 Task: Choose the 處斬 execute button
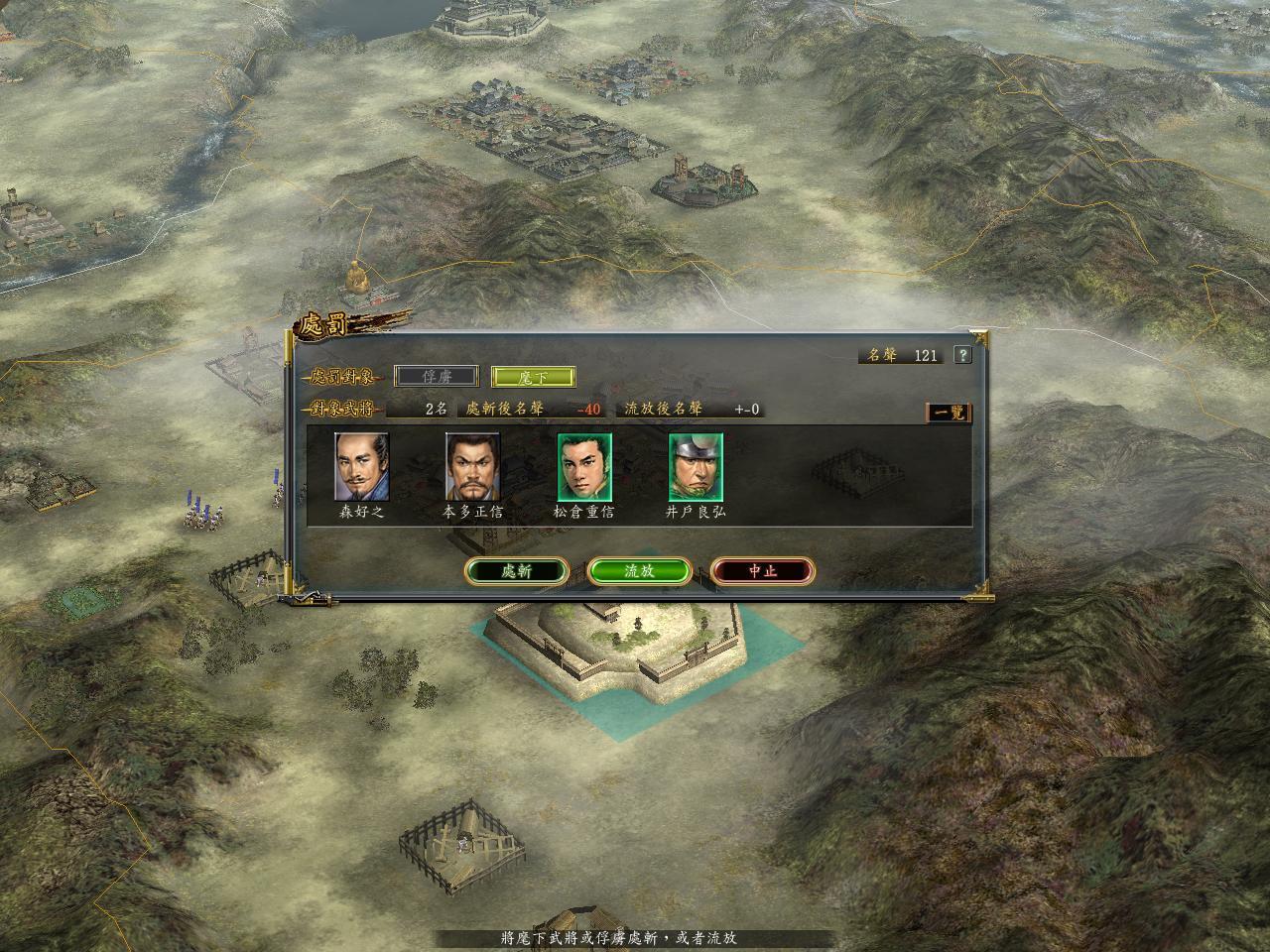[516, 571]
